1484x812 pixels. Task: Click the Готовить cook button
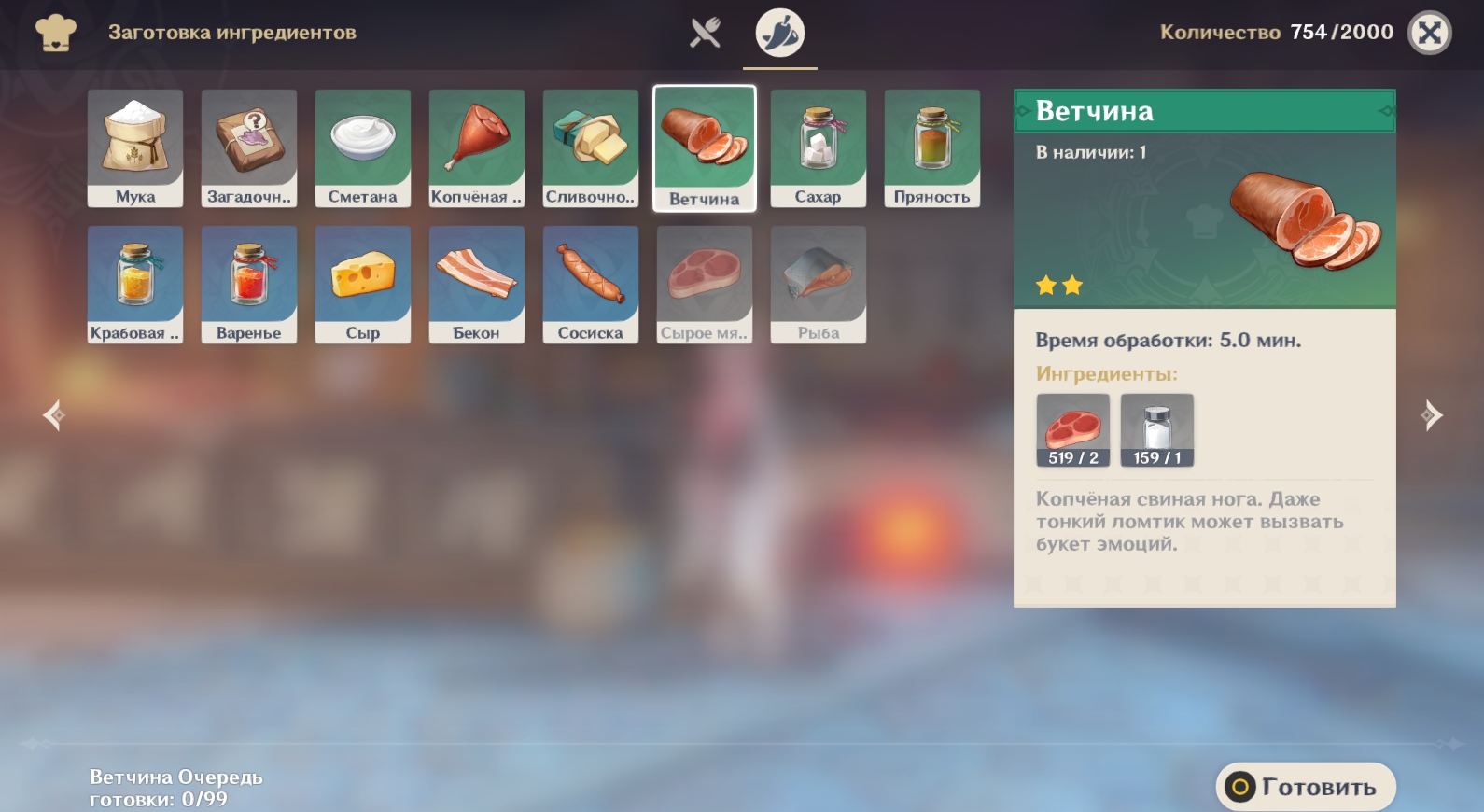tap(1305, 787)
